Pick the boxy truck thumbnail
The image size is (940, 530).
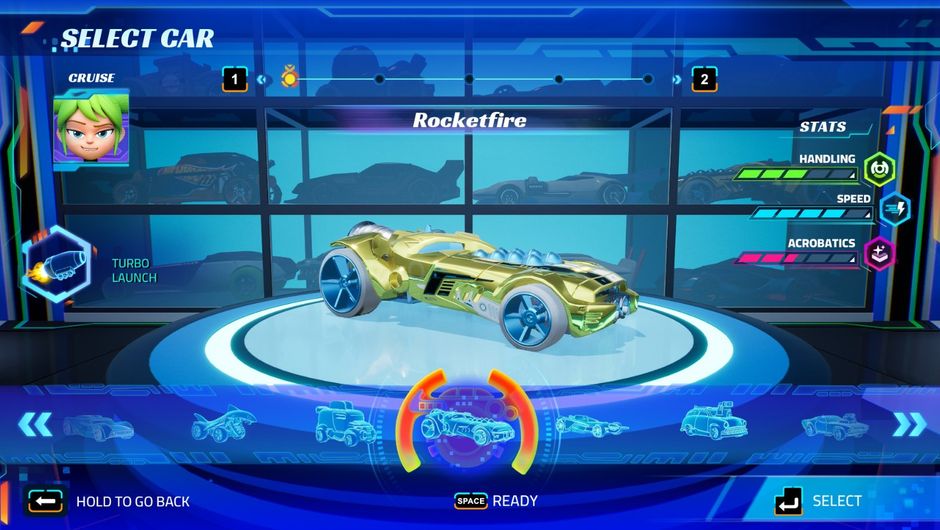345,424
